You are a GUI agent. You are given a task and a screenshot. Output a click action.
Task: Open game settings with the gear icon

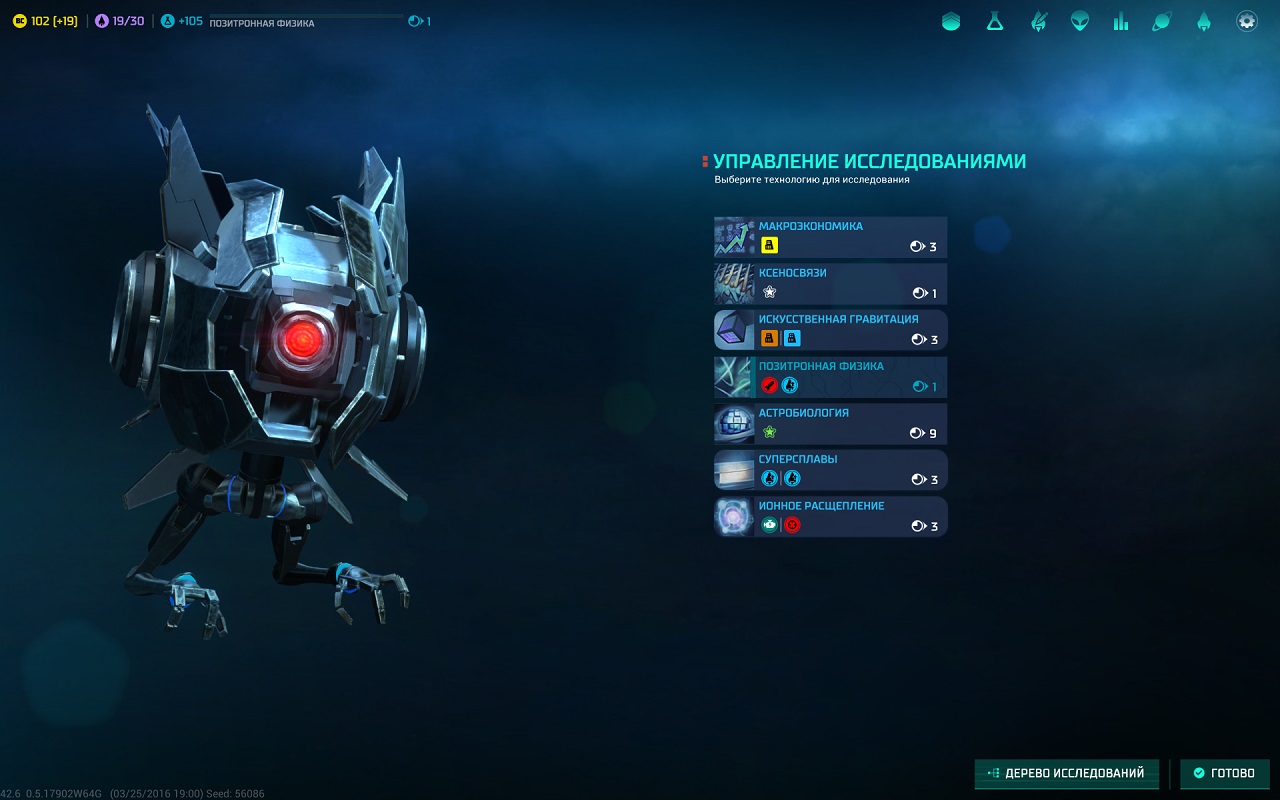pyautogui.click(x=1246, y=21)
